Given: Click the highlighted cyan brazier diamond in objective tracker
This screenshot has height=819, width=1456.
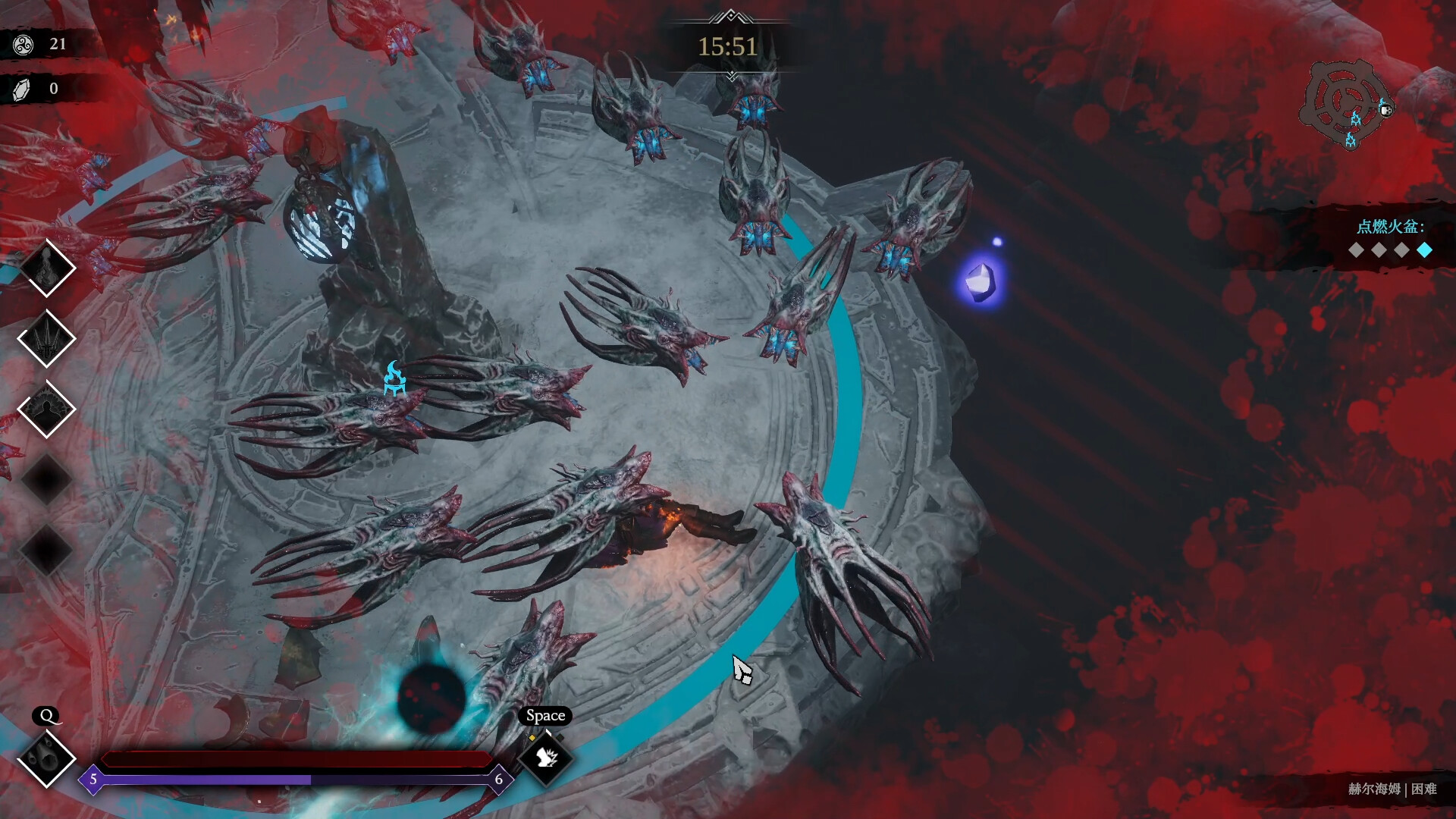Looking at the screenshot, I should (1424, 250).
